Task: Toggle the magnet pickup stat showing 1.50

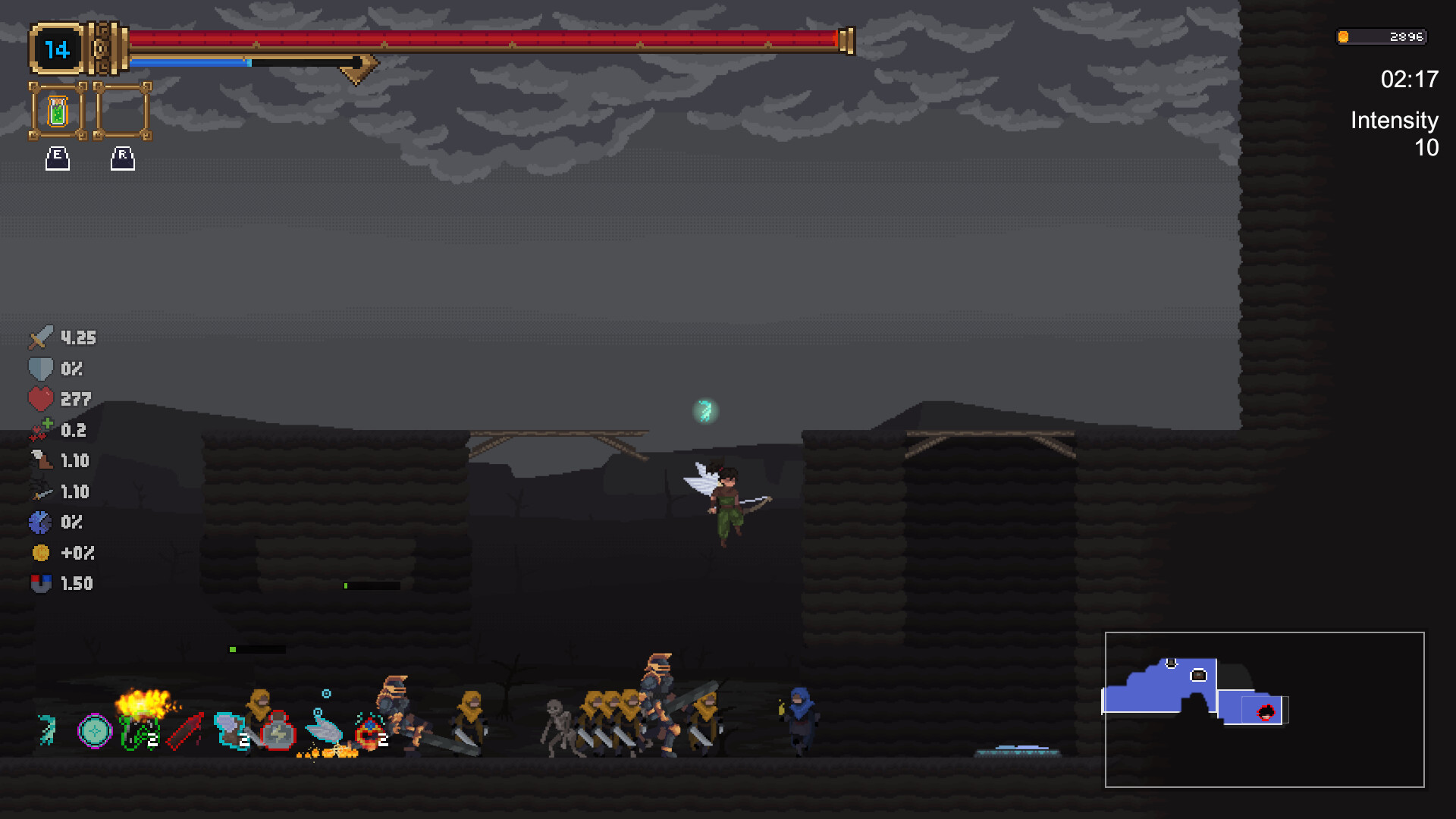Action: click(x=42, y=583)
